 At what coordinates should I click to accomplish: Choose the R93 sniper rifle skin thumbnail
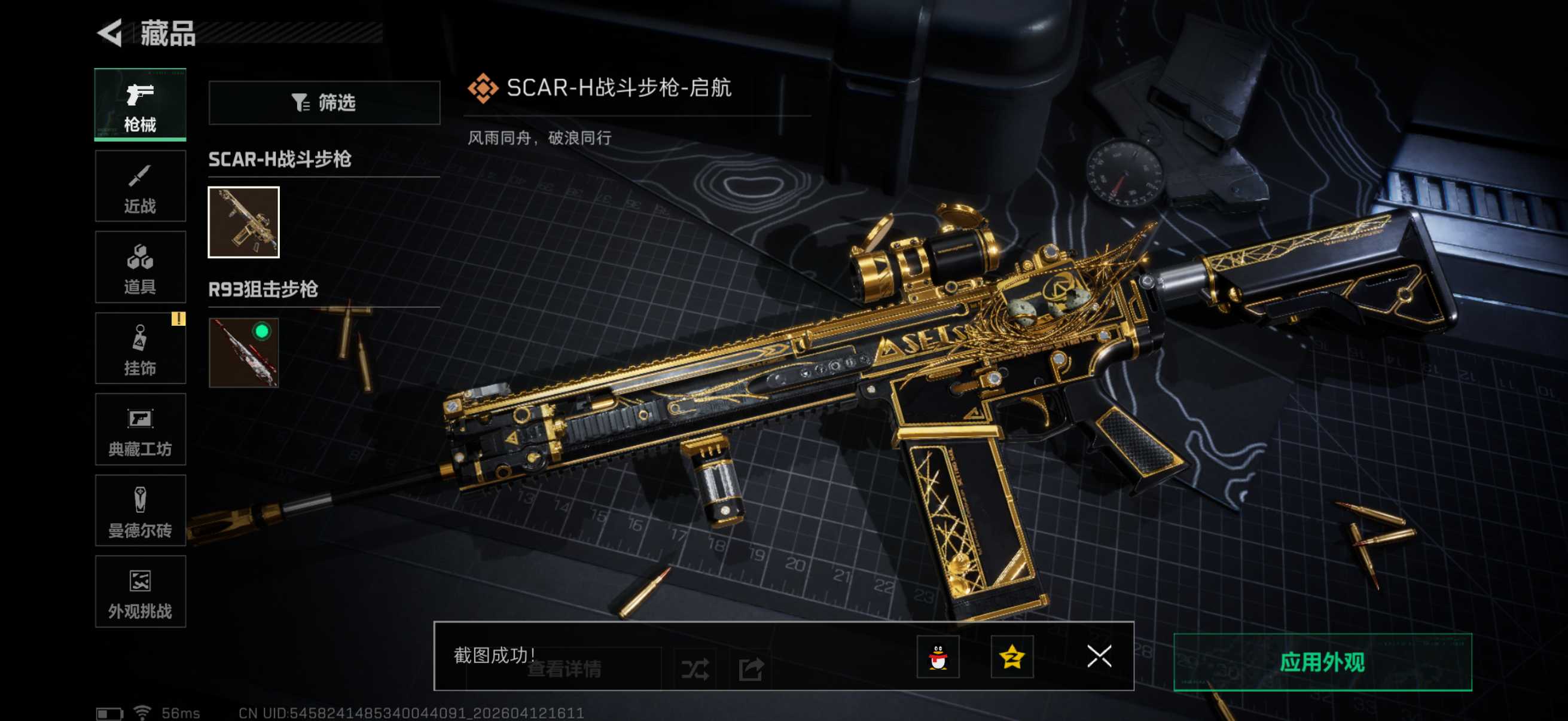tap(243, 352)
